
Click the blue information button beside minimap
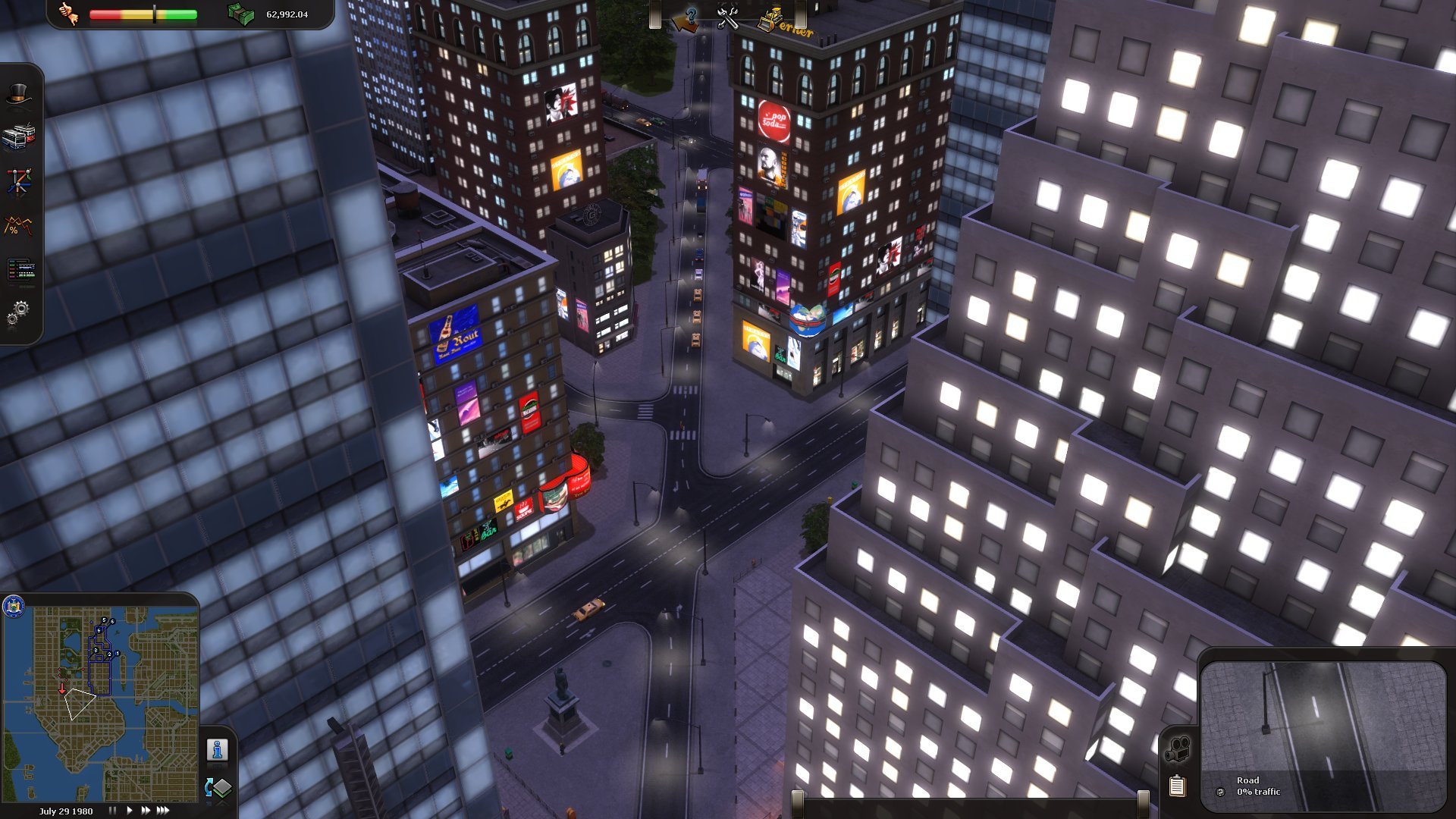[218, 750]
